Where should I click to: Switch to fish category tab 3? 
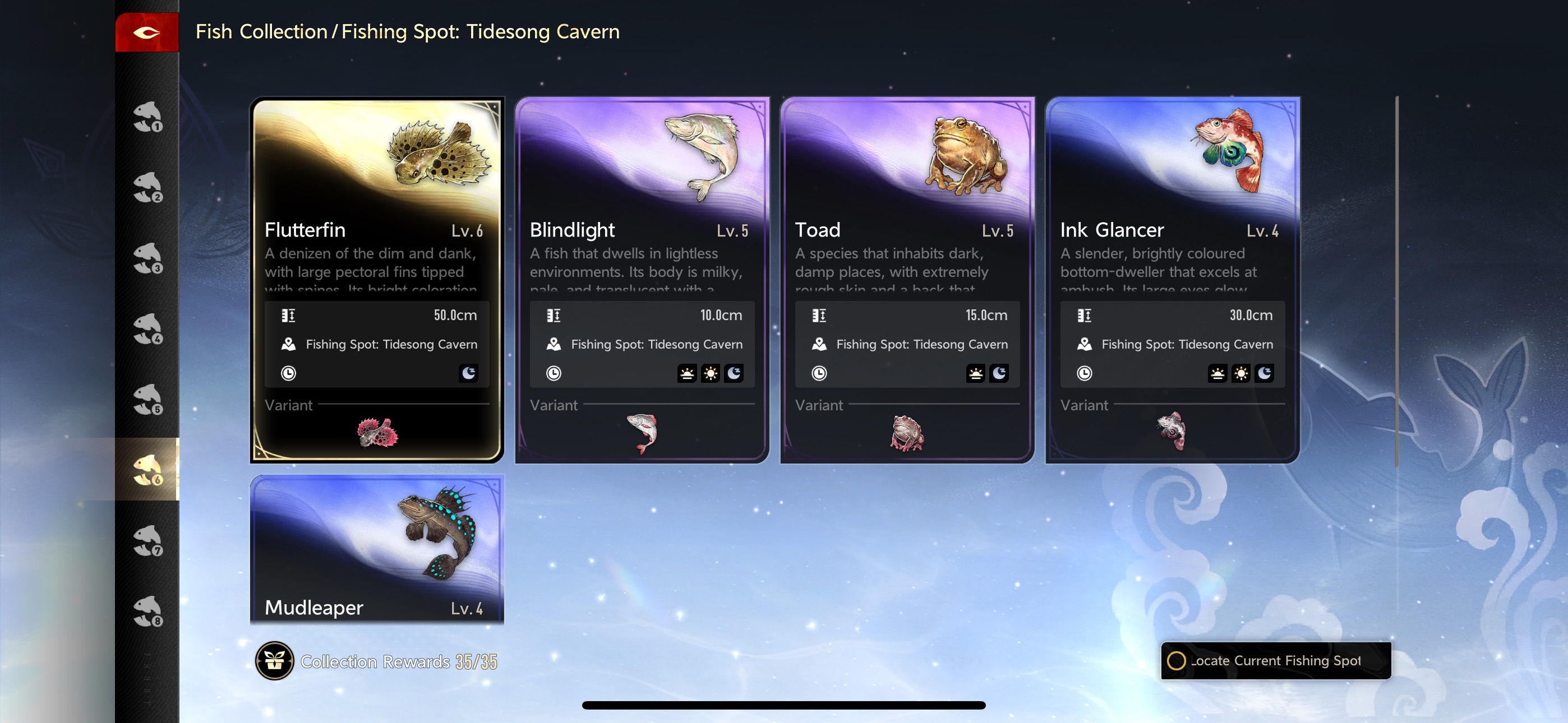click(147, 258)
